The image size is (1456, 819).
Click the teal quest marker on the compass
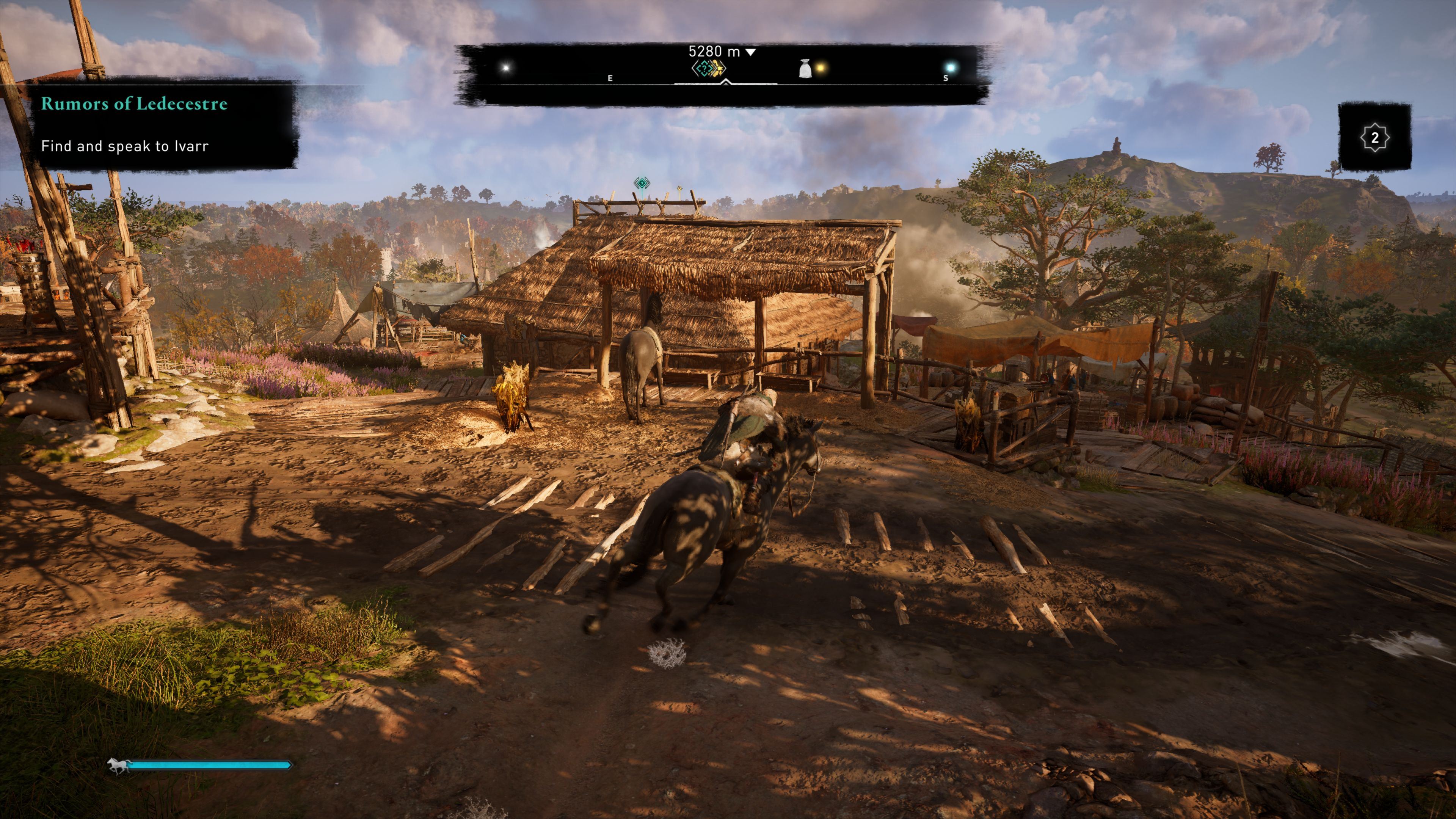(x=703, y=69)
